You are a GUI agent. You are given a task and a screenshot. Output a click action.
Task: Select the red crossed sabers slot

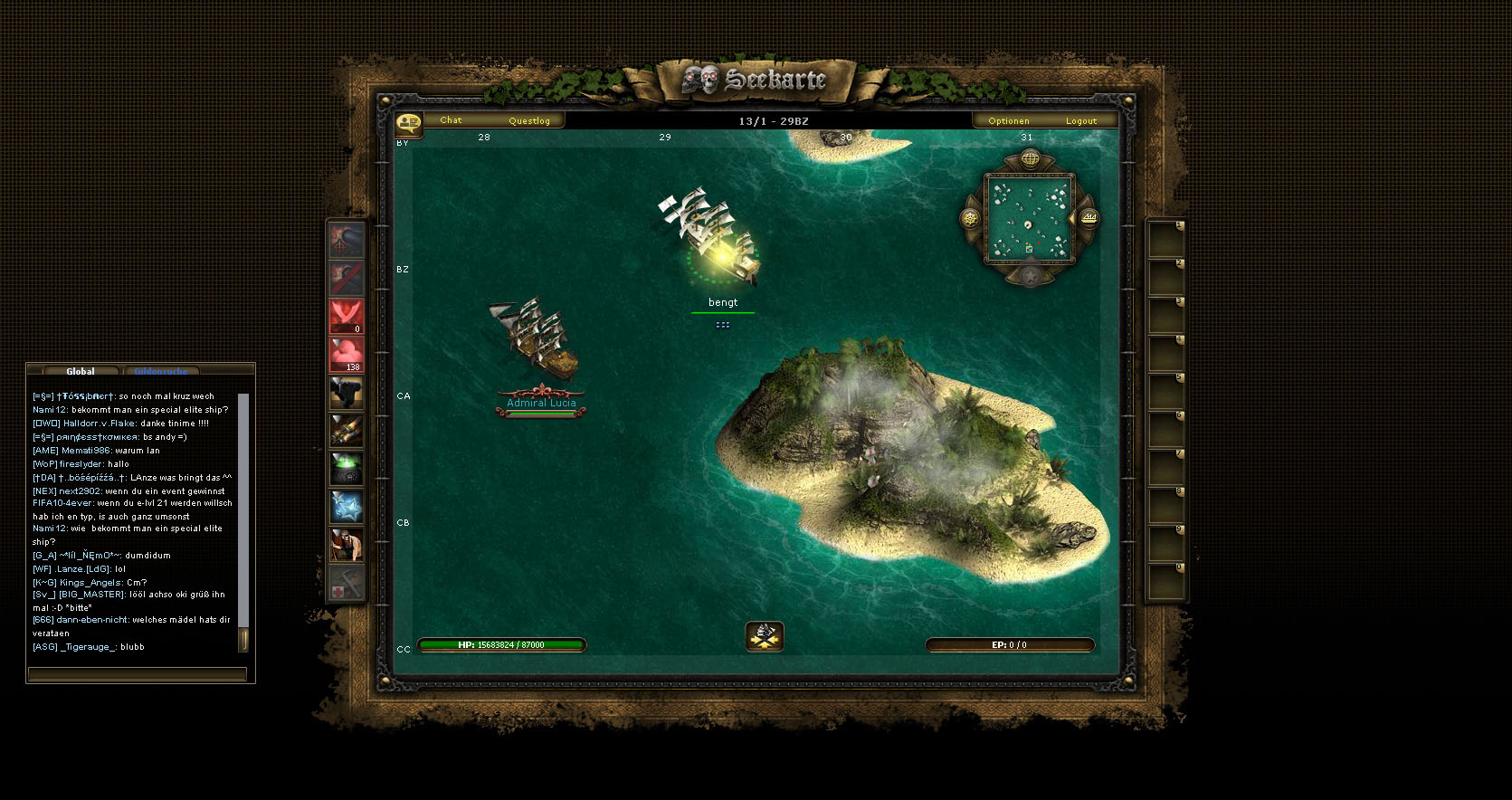[346, 317]
